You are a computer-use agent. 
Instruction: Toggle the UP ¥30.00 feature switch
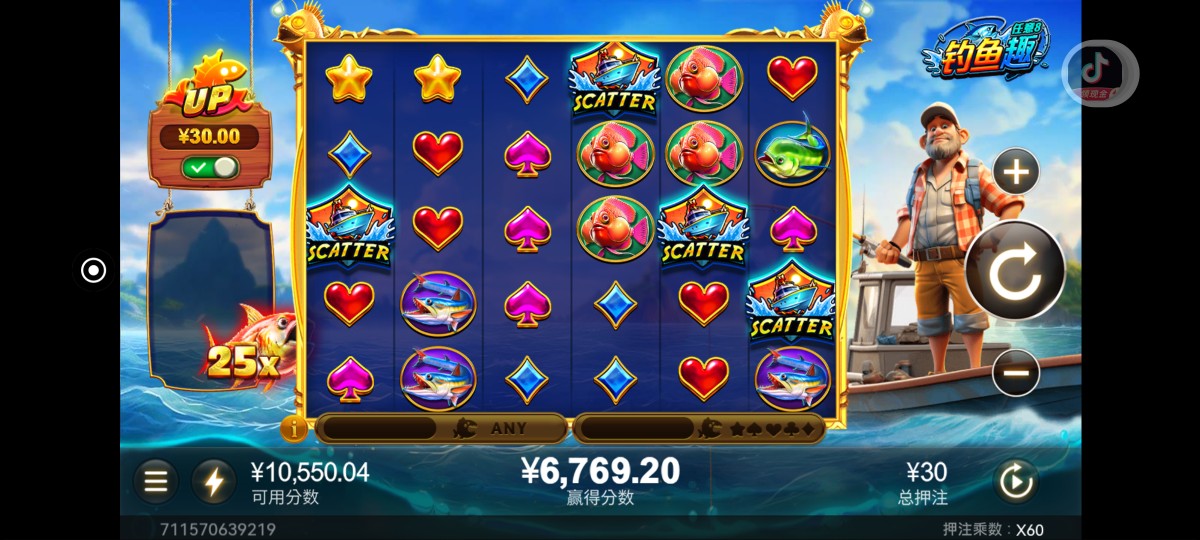(210, 167)
